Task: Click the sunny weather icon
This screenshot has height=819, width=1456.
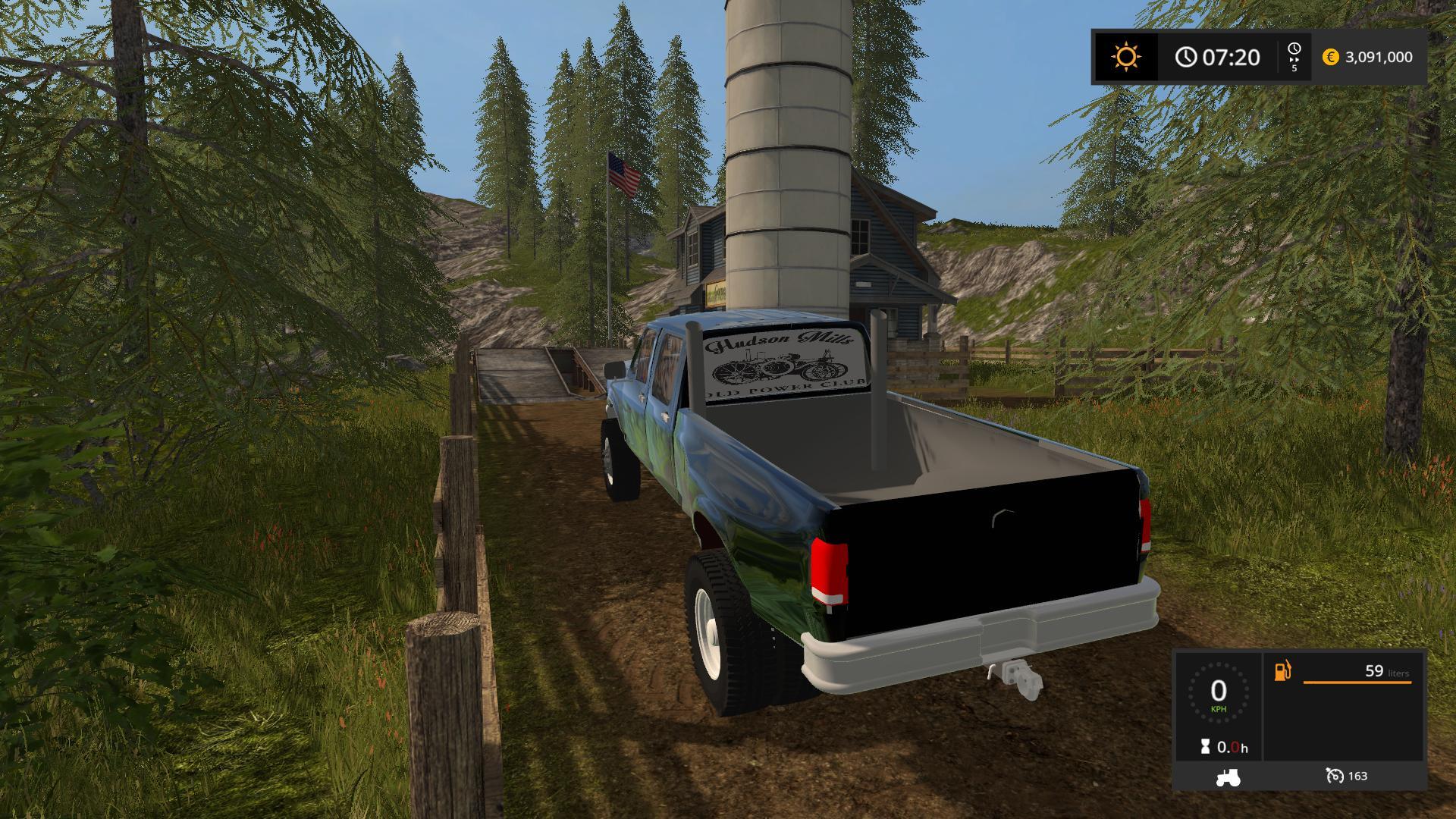Action: click(1125, 57)
